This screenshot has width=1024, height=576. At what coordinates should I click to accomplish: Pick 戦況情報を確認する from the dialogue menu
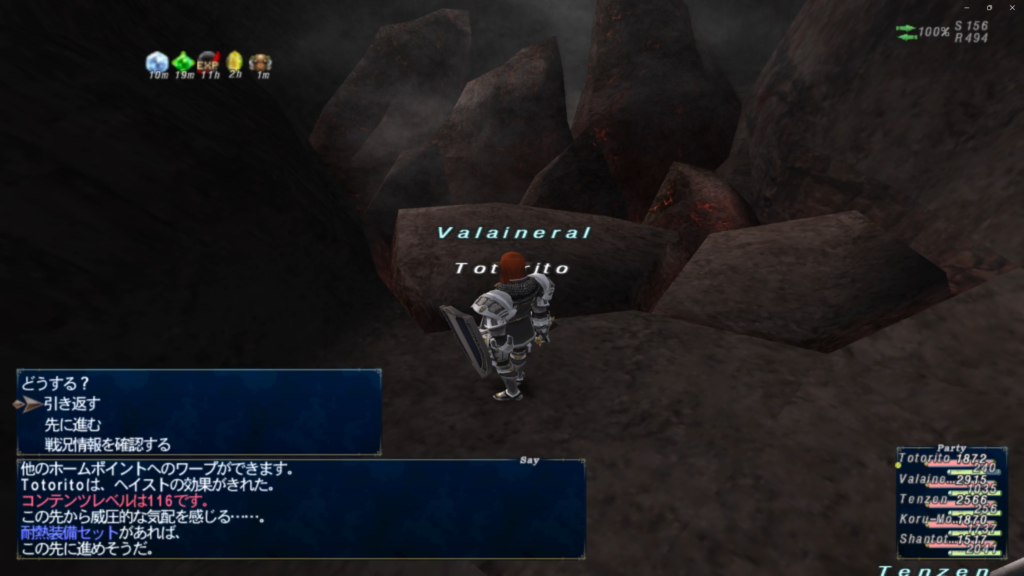107,444
